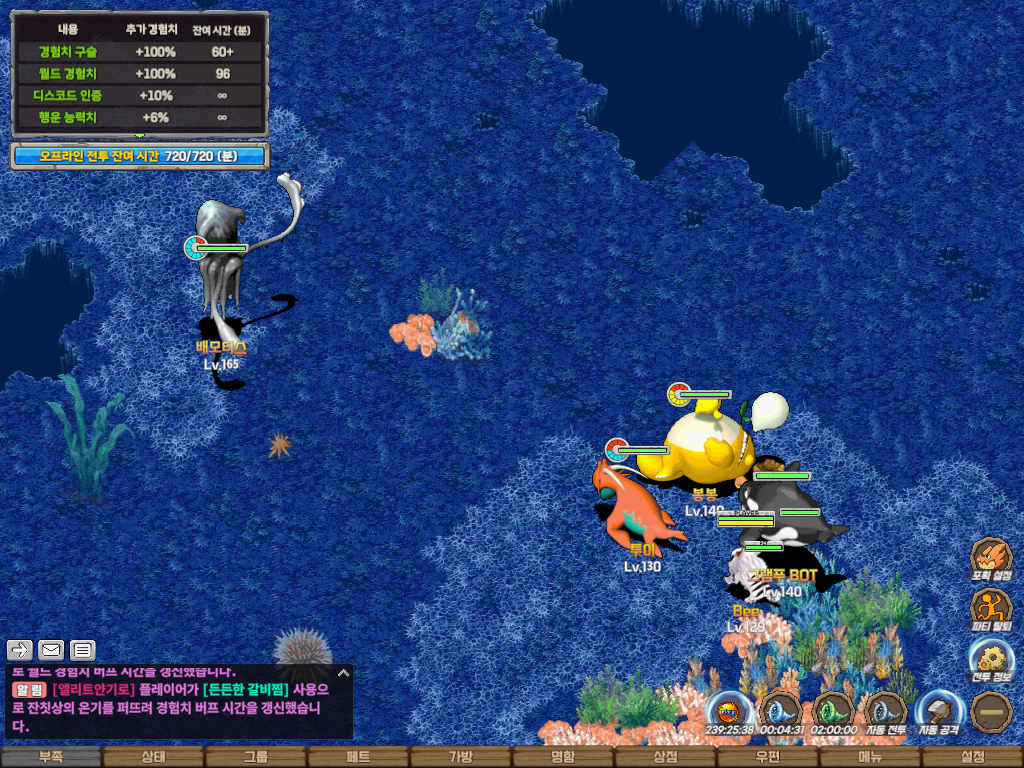Viewport: 1024px width, 768px height.
Task: Open the 페트 (pet) menu
Action: point(358,757)
